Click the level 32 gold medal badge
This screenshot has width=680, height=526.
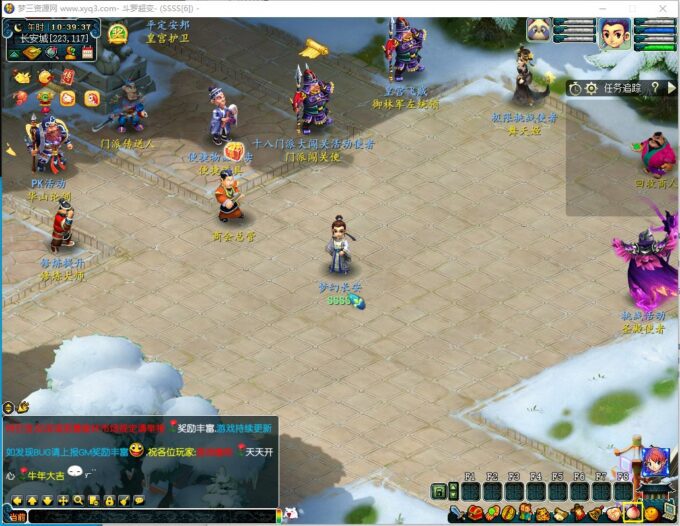click(117, 33)
